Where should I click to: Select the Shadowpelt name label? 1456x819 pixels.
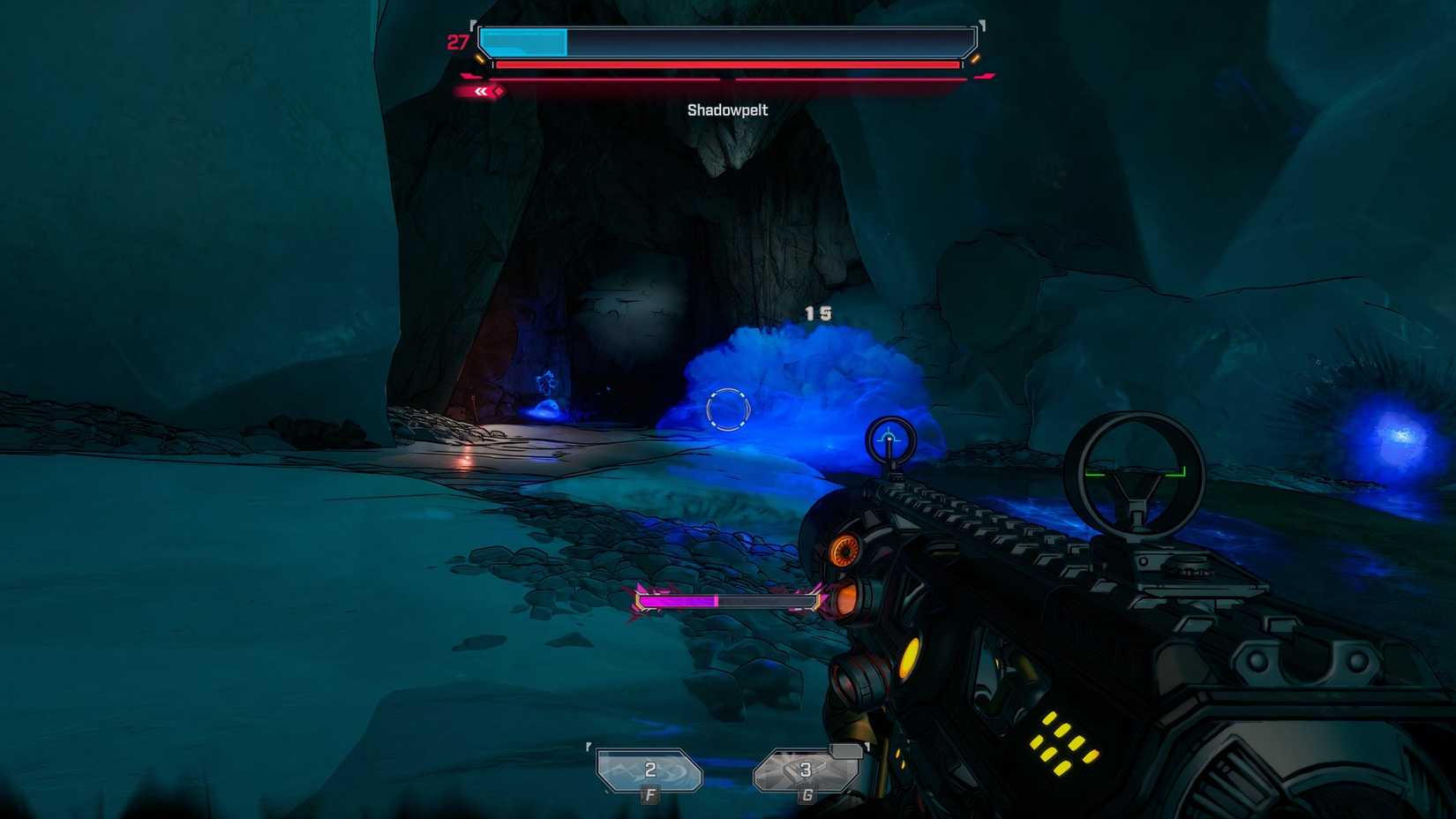click(x=727, y=109)
